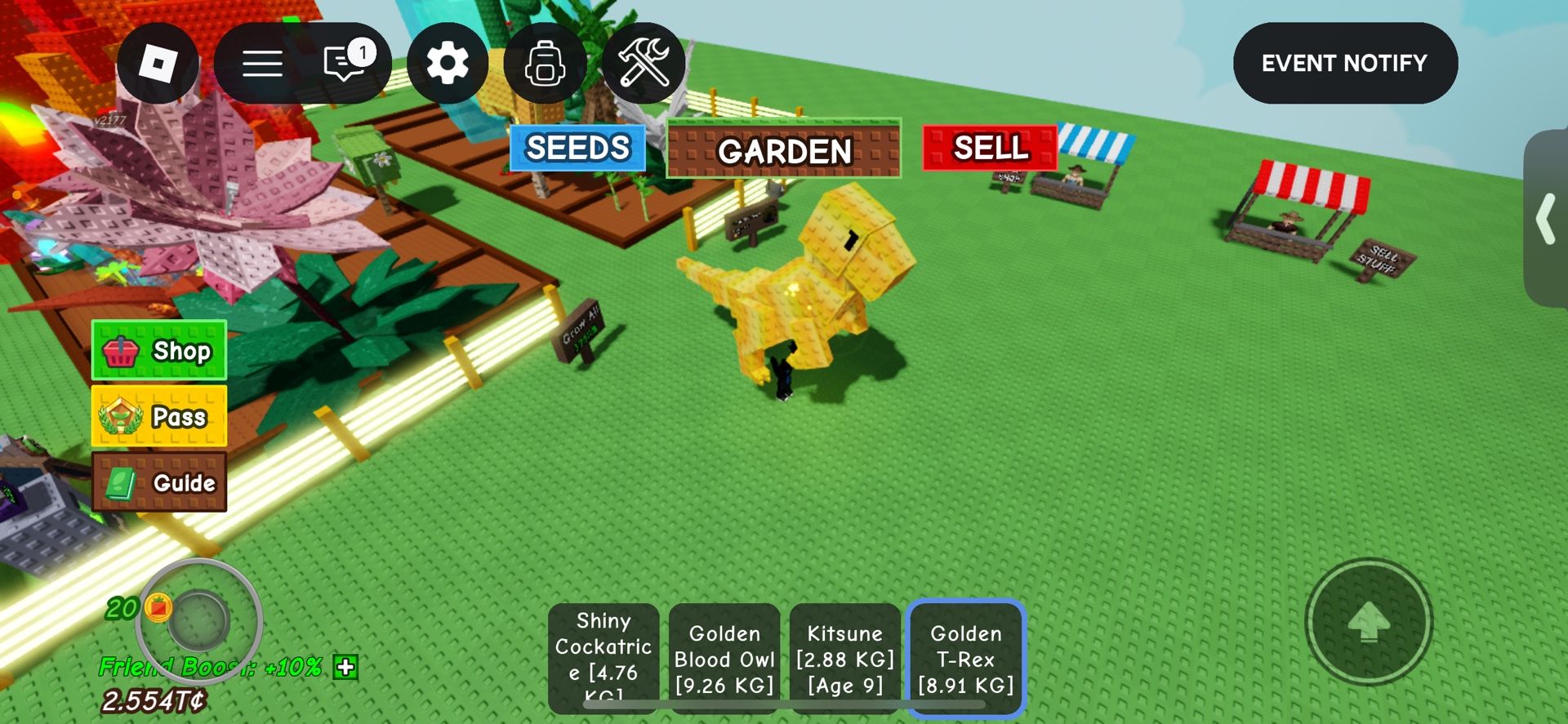Image resolution: width=1568 pixels, height=724 pixels.
Task: Open the Shop panel
Action: coord(158,351)
